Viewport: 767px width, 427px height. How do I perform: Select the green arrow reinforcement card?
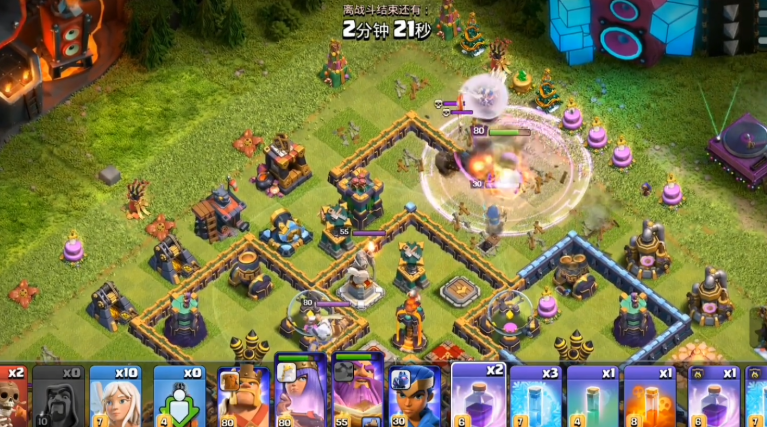[181, 396]
